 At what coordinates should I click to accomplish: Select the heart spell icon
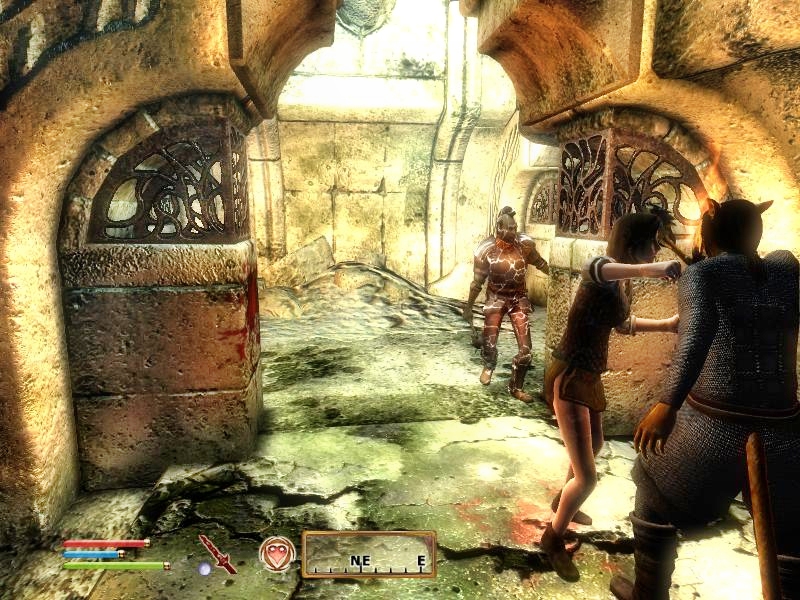(277, 553)
